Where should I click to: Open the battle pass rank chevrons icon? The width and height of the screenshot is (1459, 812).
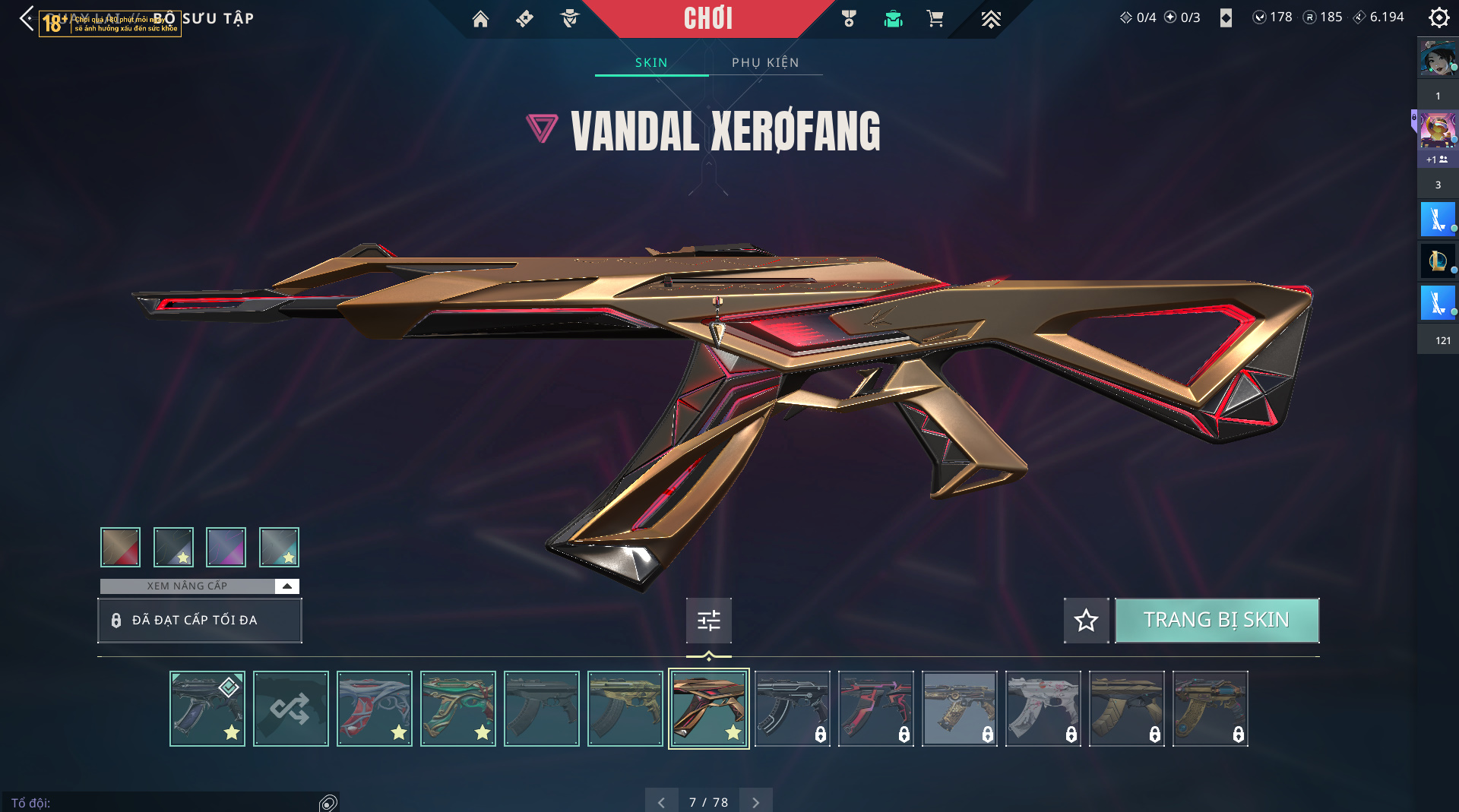pos(990,19)
